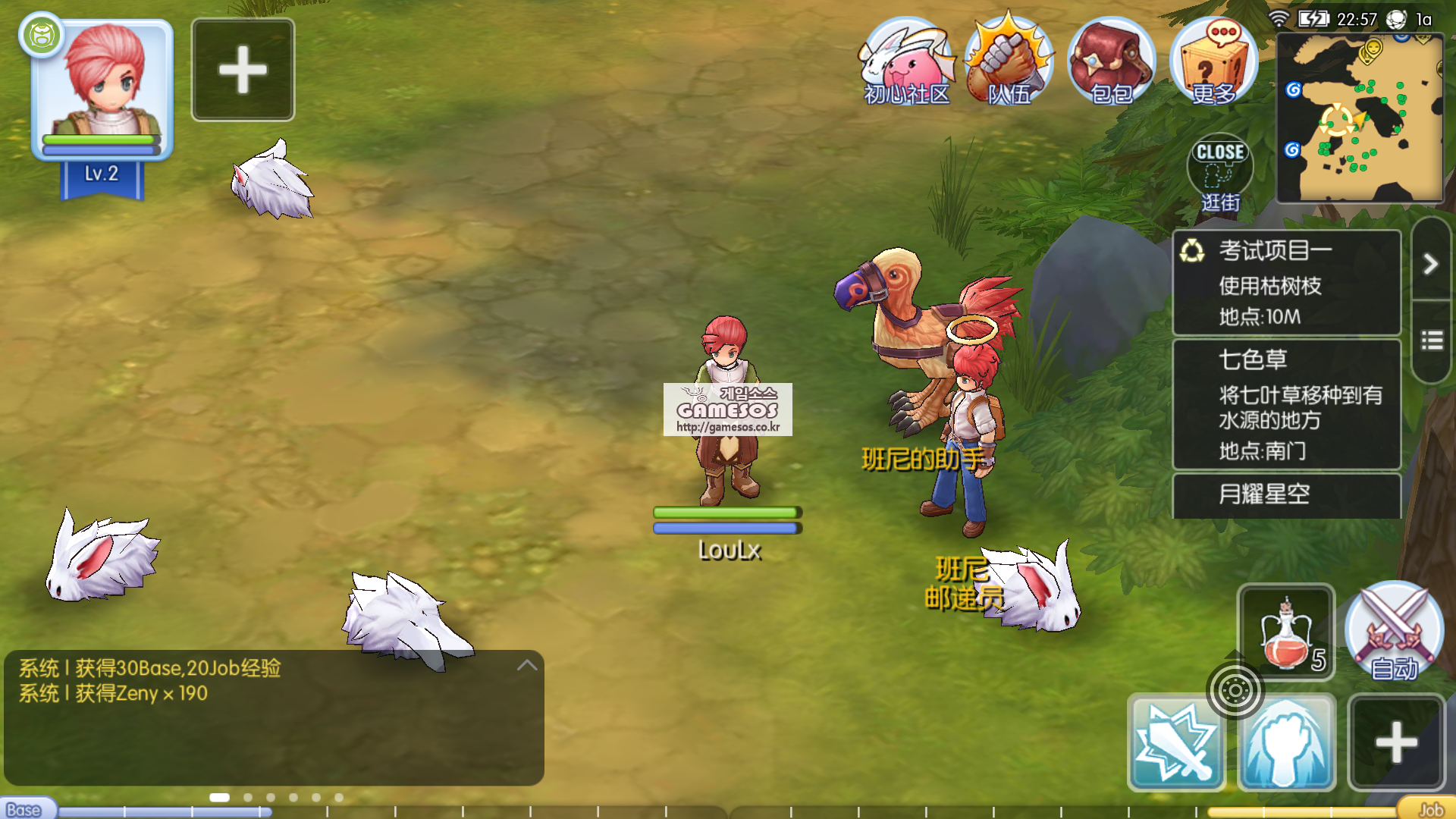The image size is (1456, 819).
Task: Expand the system chat log
Action: (527, 666)
